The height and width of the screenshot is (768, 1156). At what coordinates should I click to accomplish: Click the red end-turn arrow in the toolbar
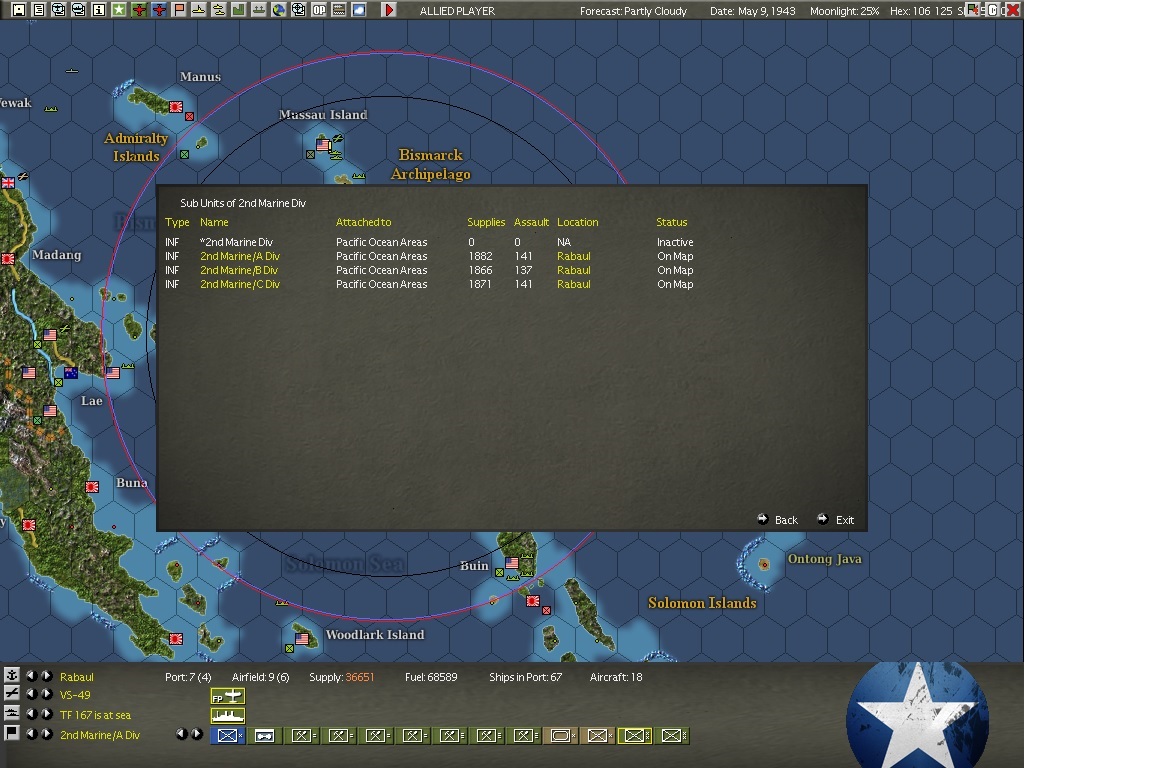coord(389,10)
